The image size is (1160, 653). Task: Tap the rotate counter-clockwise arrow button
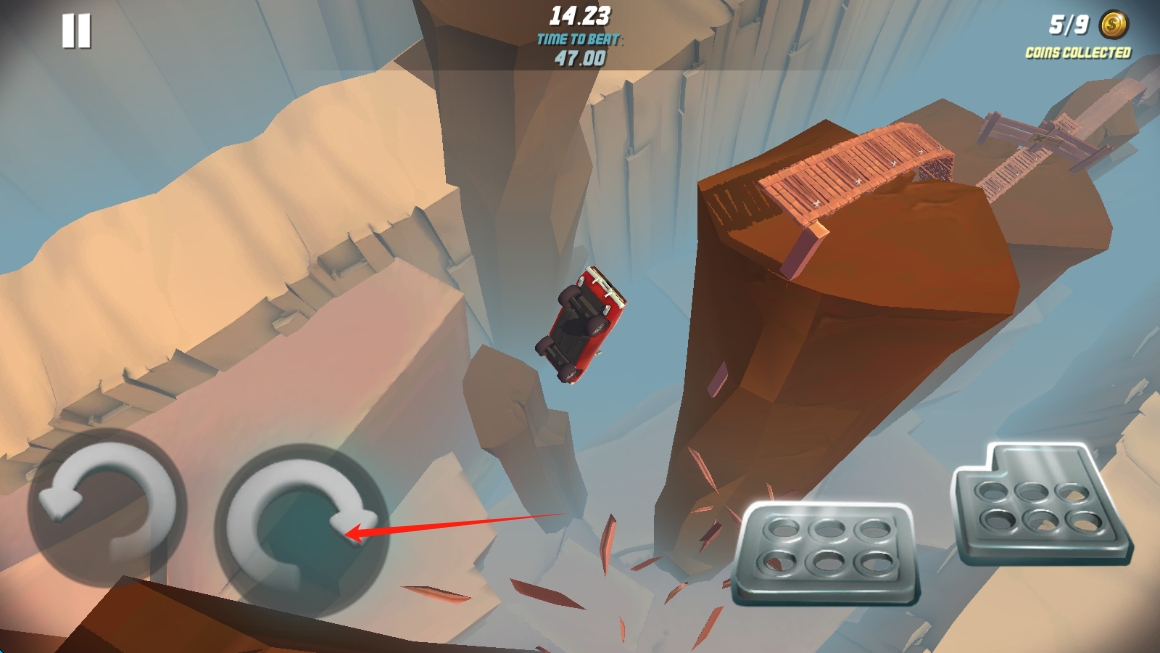[107, 507]
